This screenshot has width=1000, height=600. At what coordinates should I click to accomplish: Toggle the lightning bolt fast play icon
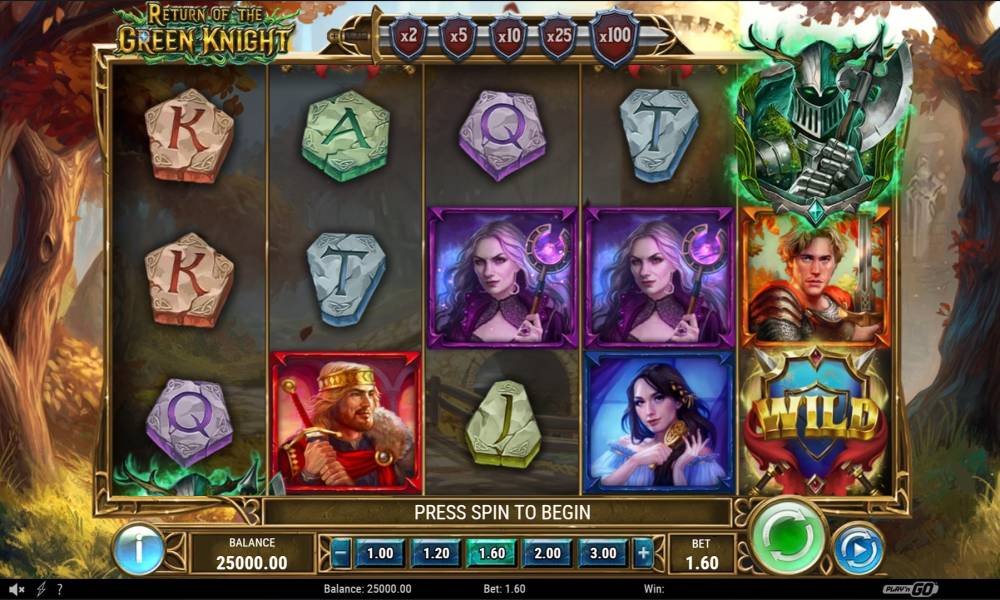pyautogui.click(x=41, y=589)
